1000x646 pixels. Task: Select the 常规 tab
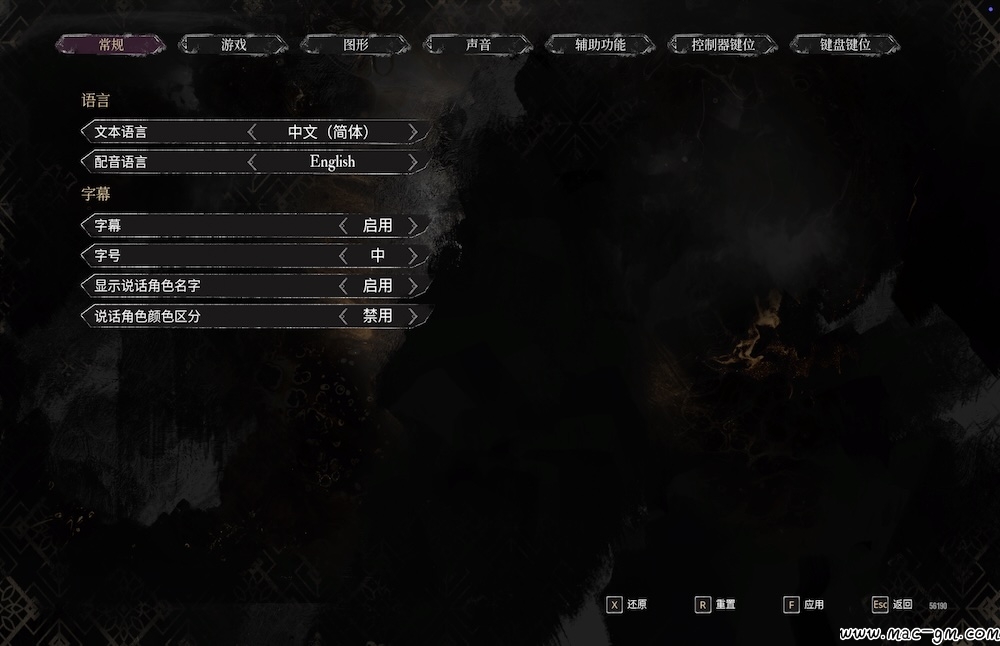[x=111, y=45]
